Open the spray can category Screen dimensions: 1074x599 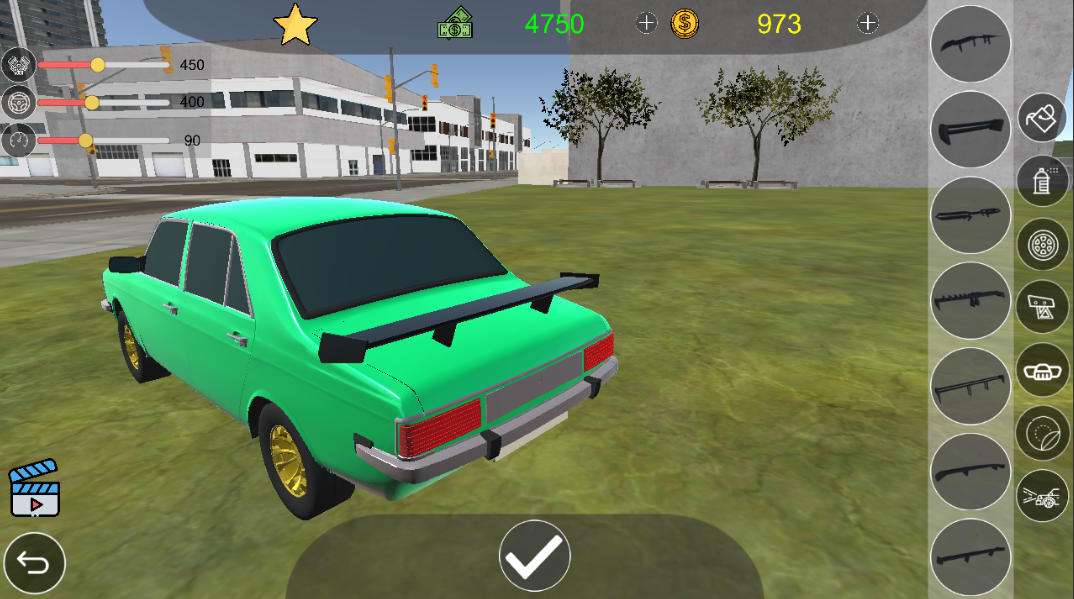click(x=1043, y=181)
